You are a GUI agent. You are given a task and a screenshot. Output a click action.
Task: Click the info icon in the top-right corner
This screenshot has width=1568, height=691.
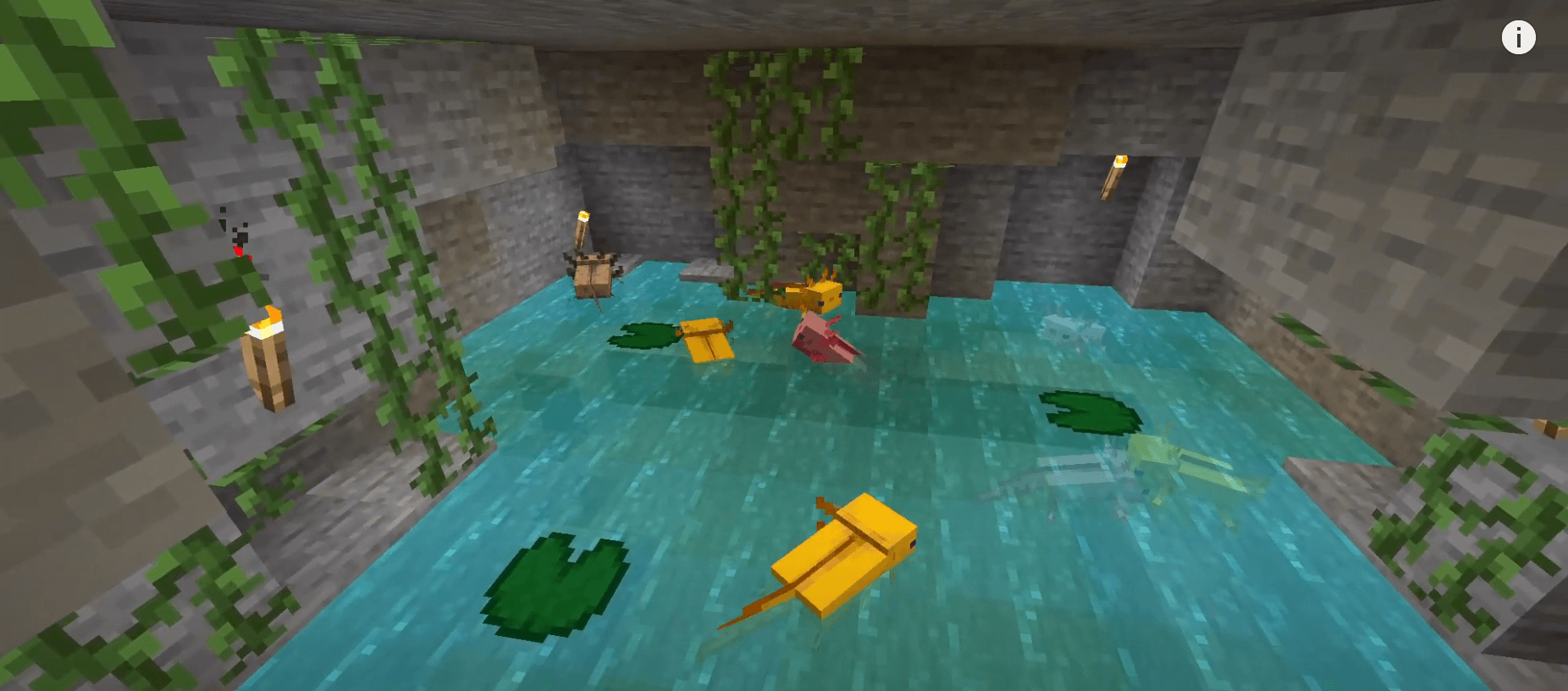point(1518,37)
